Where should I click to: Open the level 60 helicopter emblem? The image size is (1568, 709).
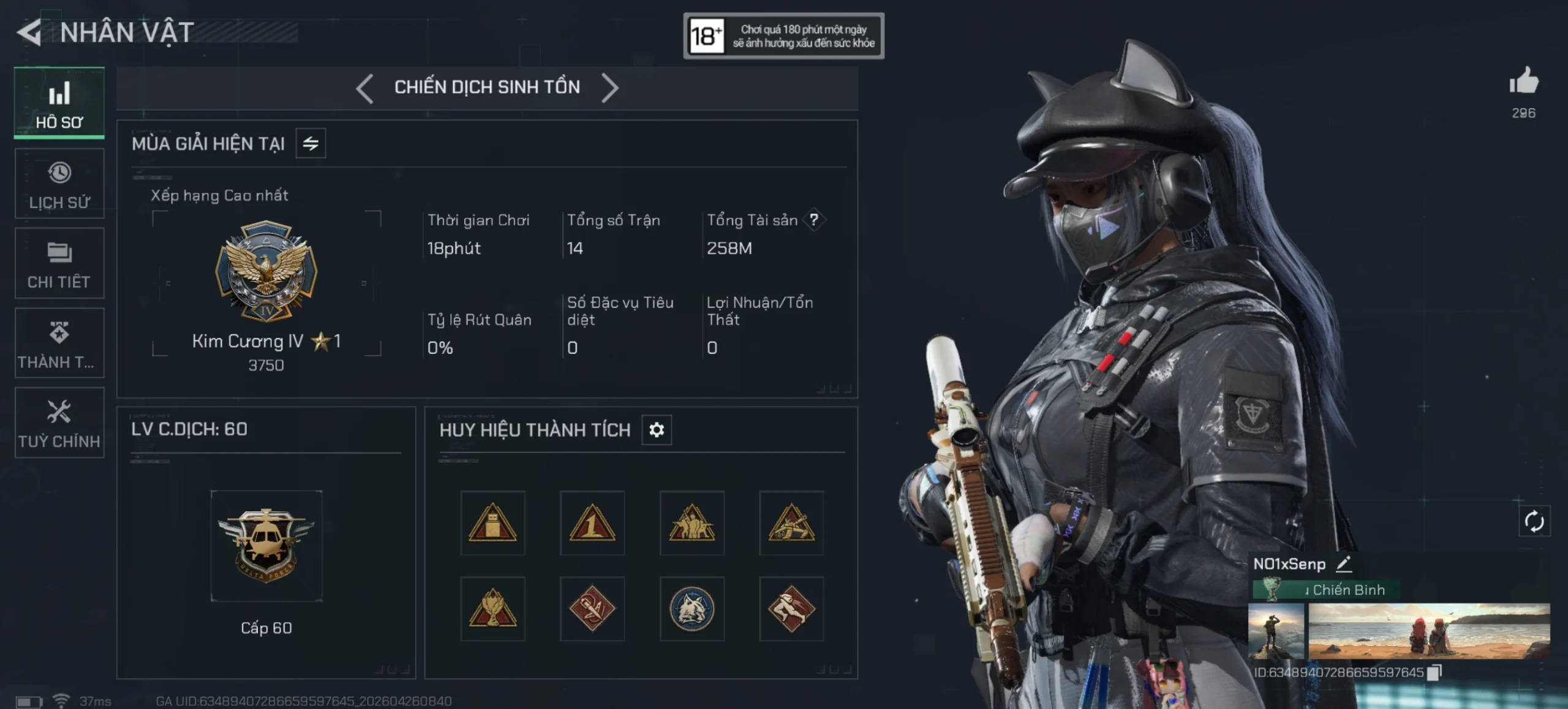[266, 546]
